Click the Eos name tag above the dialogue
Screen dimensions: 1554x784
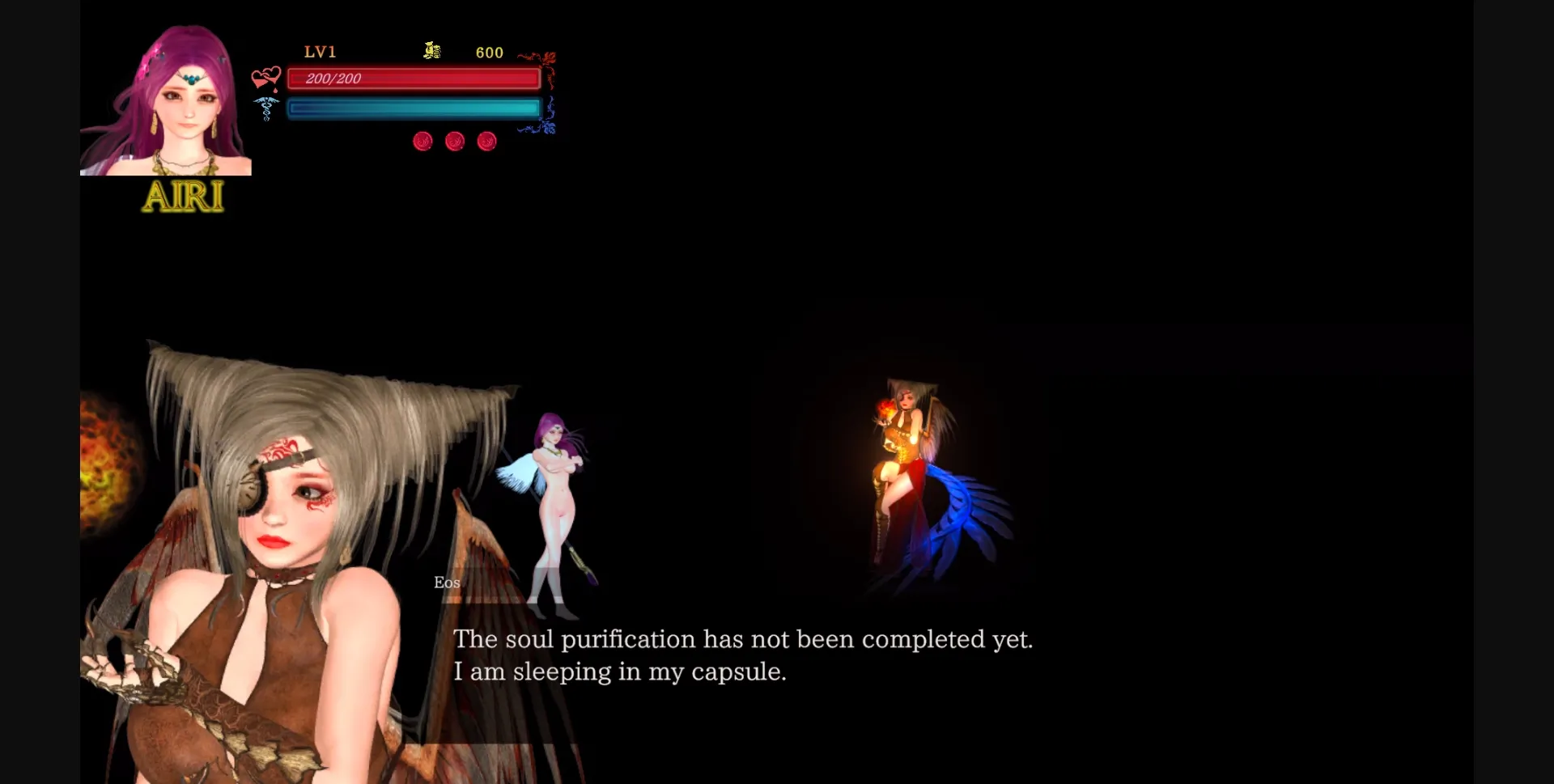(x=446, y=582)
